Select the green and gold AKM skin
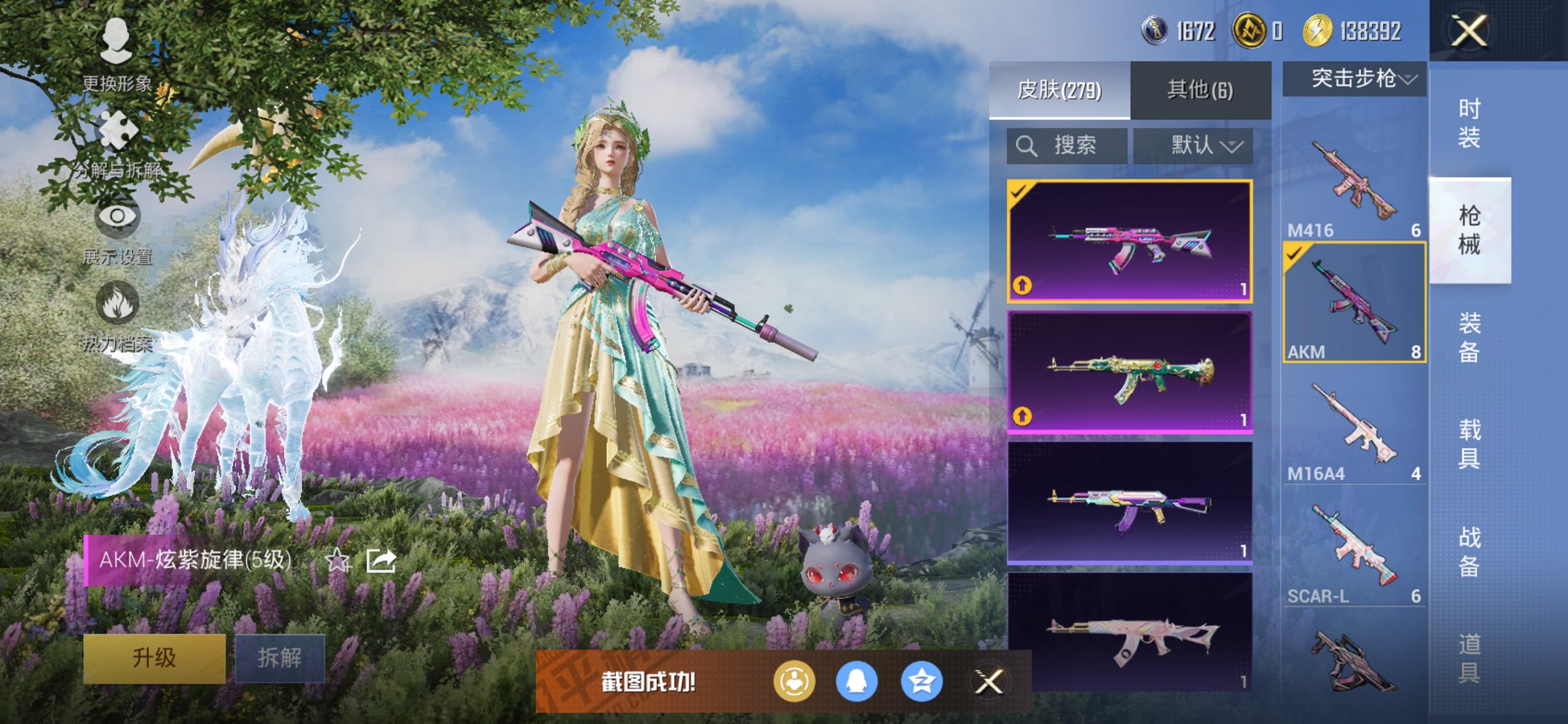Viewport: 1568px width, 724px height. (1129, 373)
